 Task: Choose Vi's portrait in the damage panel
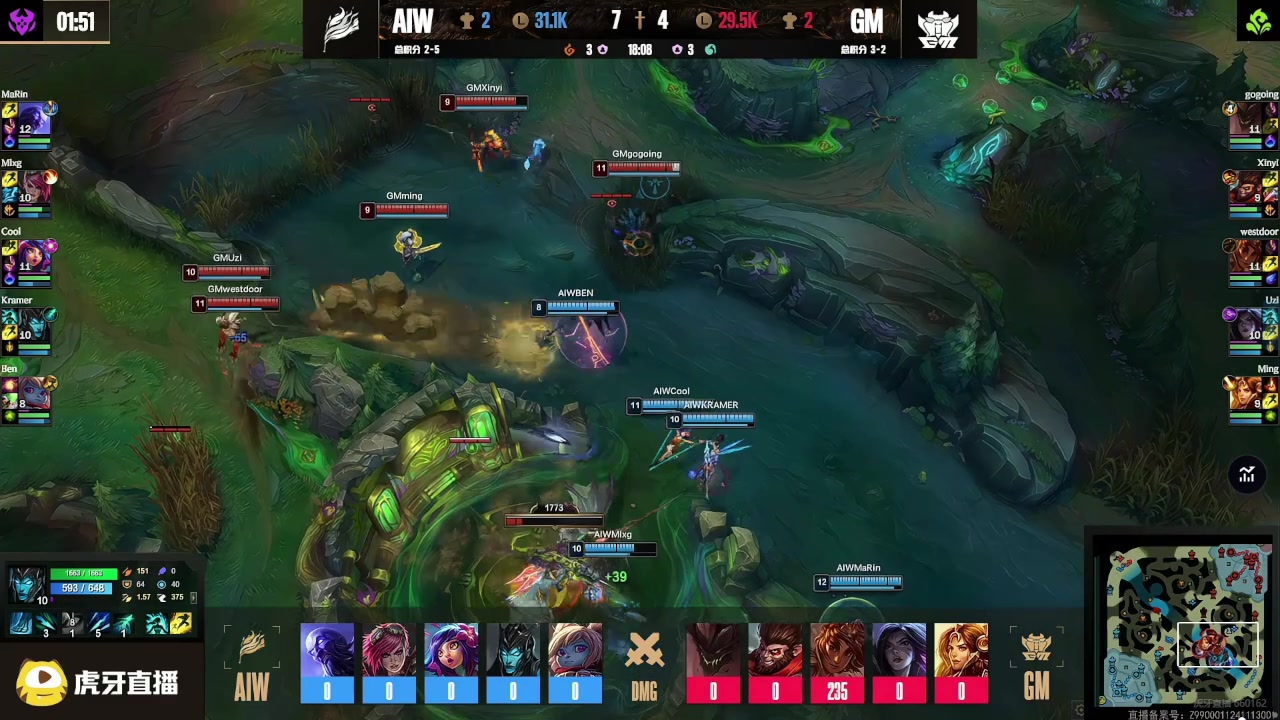pyautogui.click(x=389, y=651)
